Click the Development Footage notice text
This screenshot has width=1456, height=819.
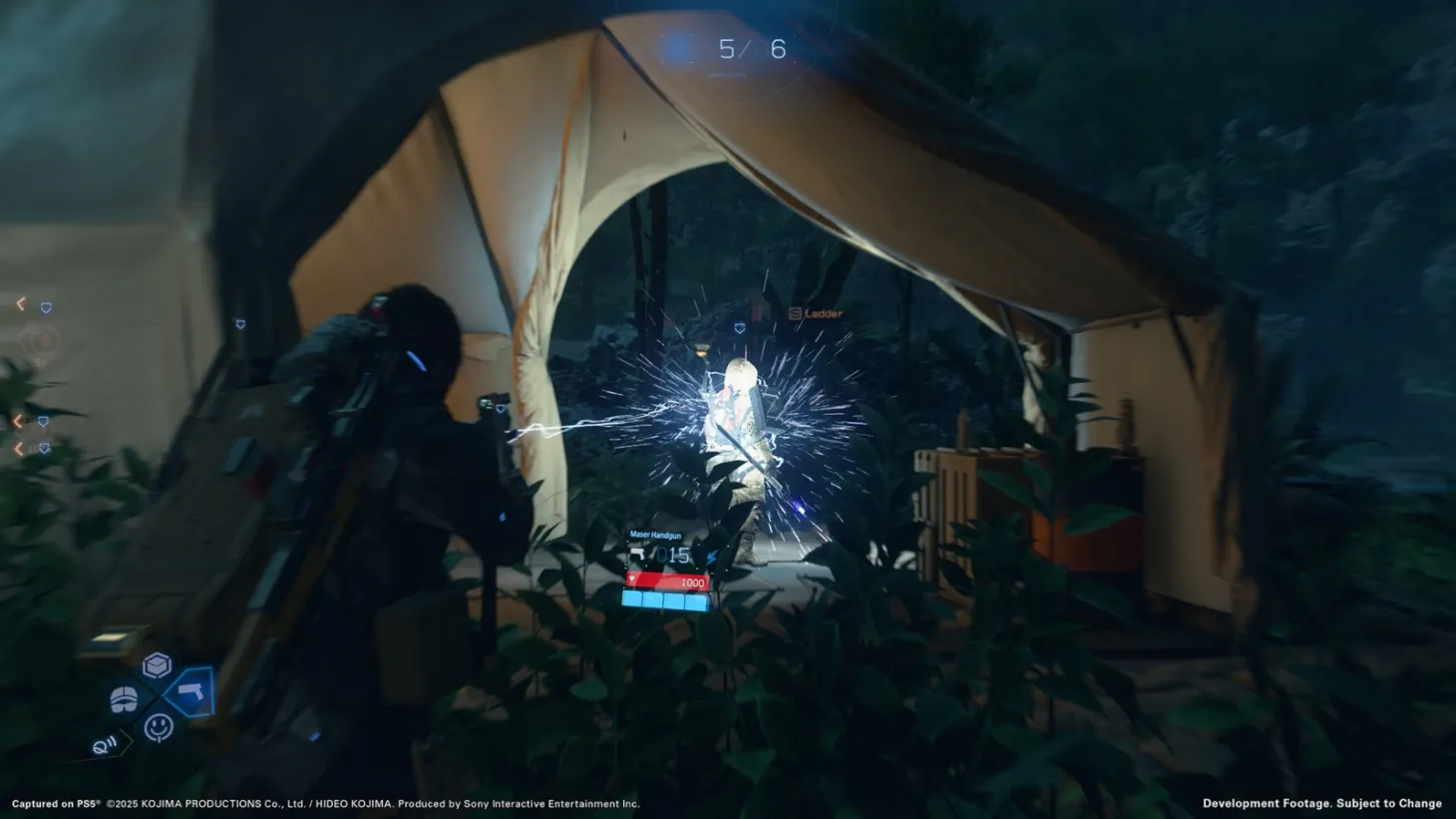click(x=1321, y=803)
